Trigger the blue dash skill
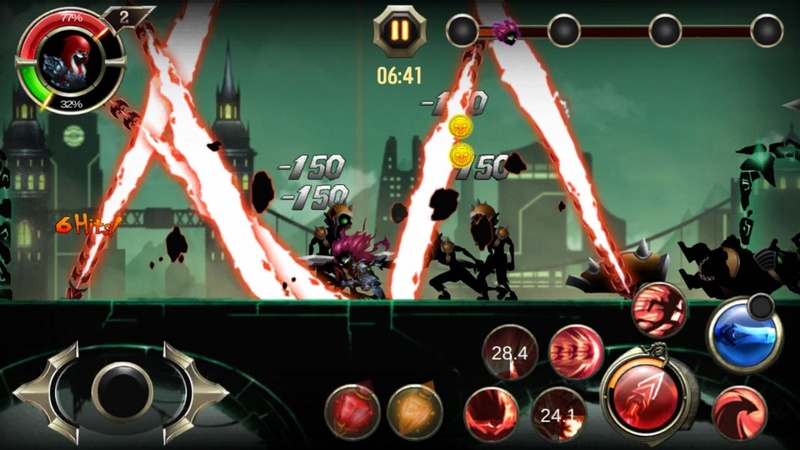 click(744, 333)
